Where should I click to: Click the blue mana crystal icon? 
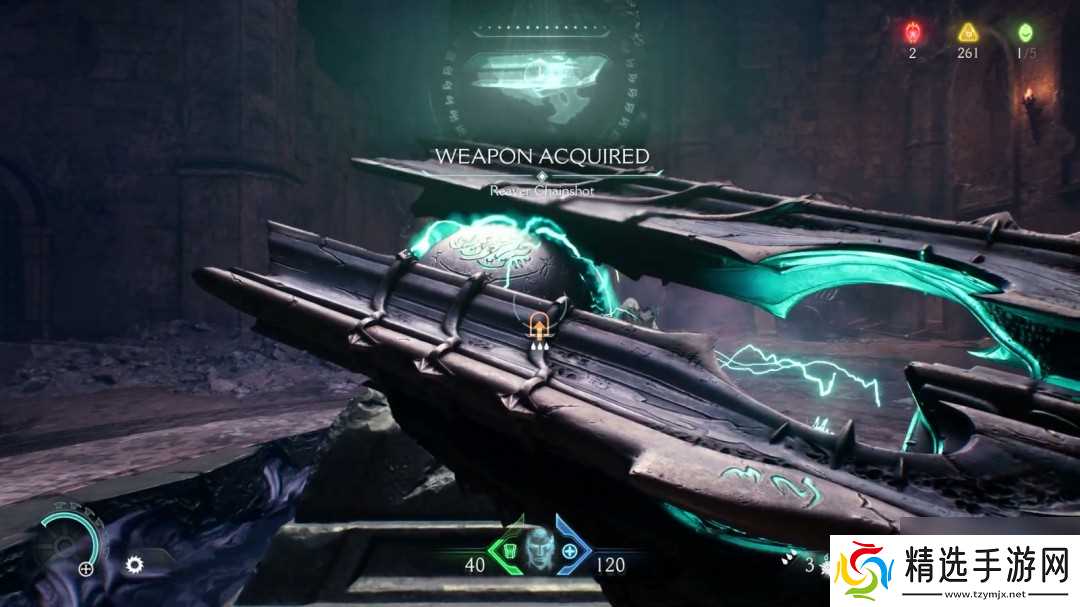click(x=570, y=551)
